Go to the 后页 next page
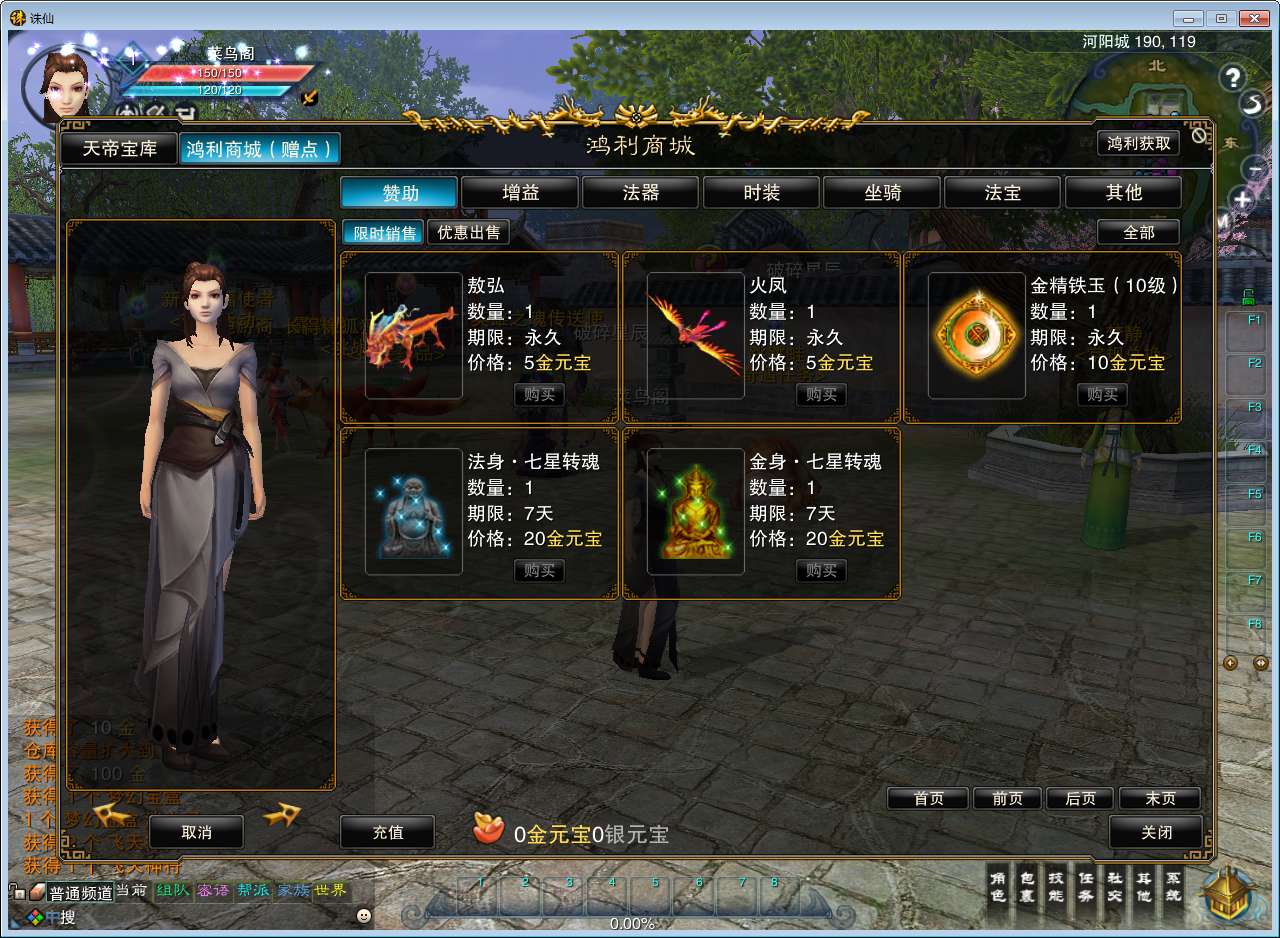The image size is (1280, 938). 1080,799
